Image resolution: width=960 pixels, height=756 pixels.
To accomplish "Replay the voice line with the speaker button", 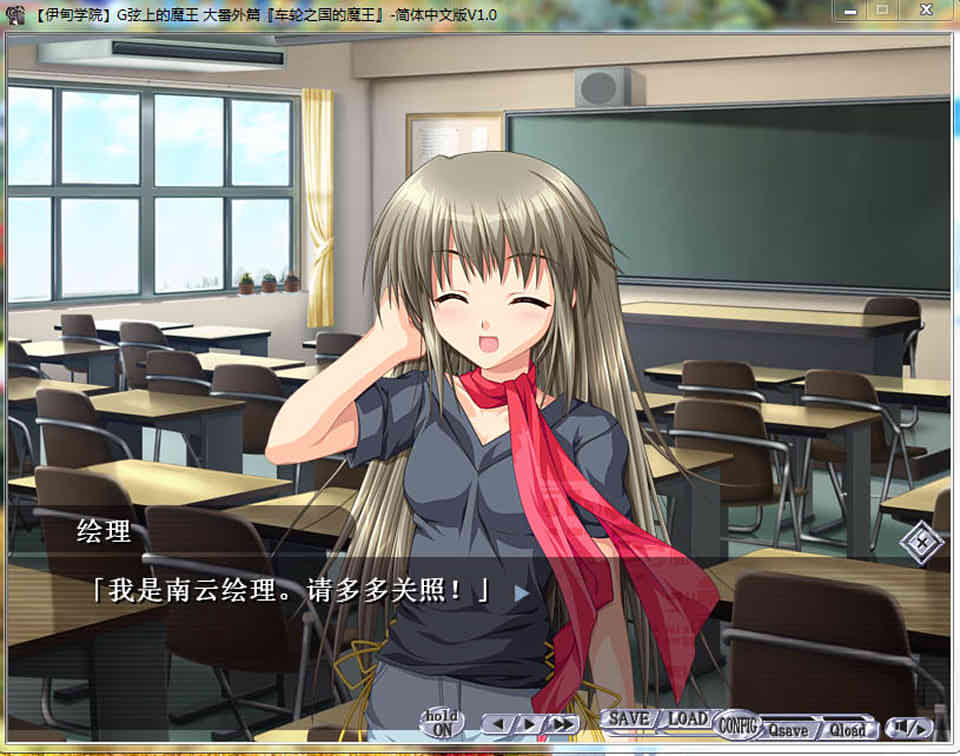I will [x=909, y=727].
